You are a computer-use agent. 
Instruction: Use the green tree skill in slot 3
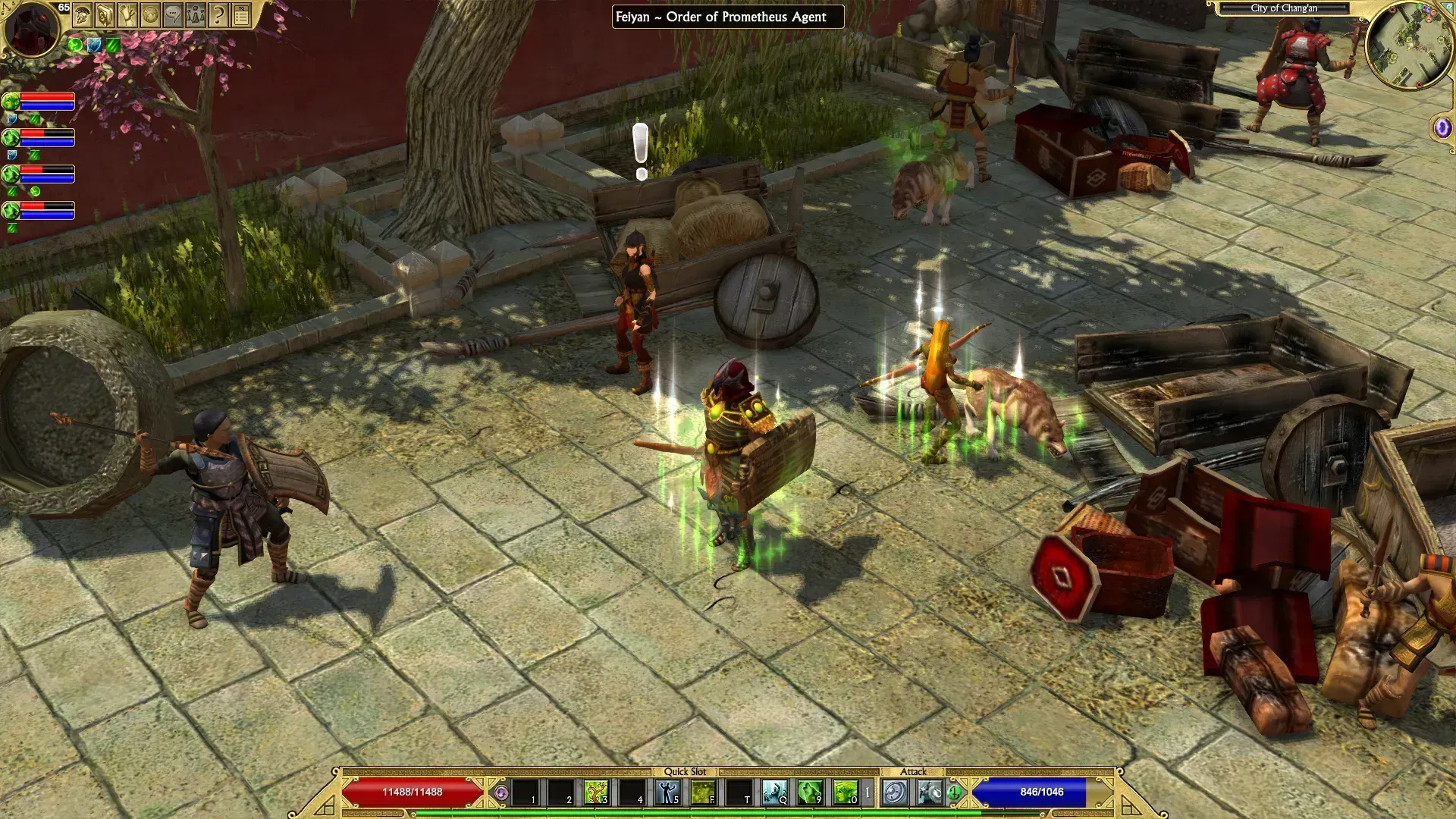point(596,792)
